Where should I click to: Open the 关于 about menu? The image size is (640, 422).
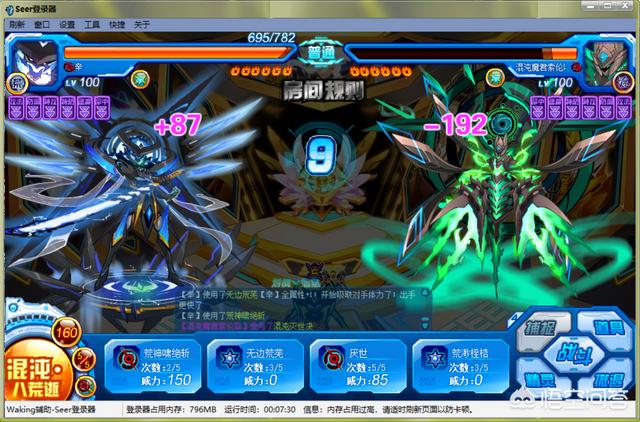(x=142, y=24)
